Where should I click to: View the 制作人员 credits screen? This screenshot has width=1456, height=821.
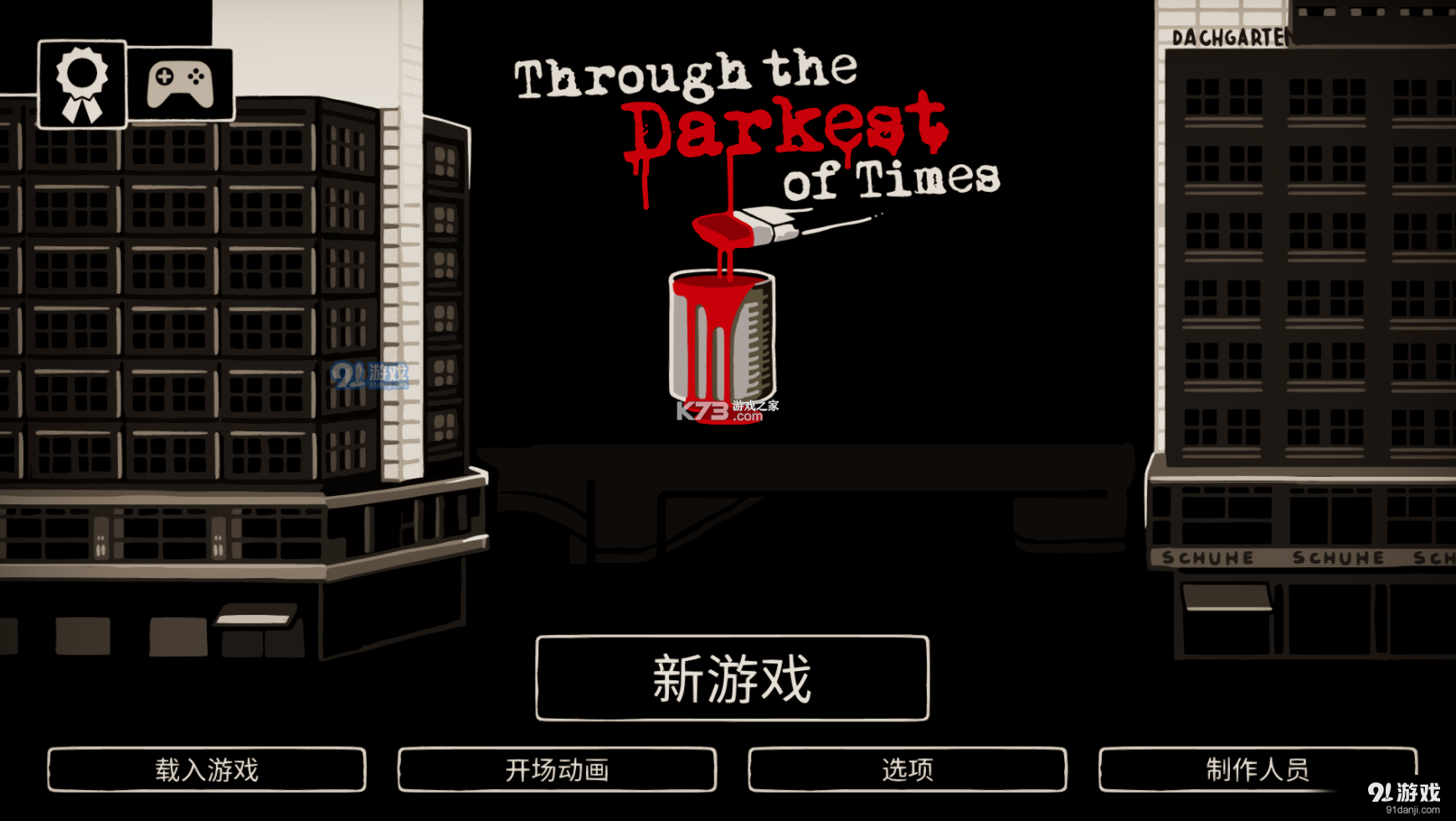[1258, 767]
